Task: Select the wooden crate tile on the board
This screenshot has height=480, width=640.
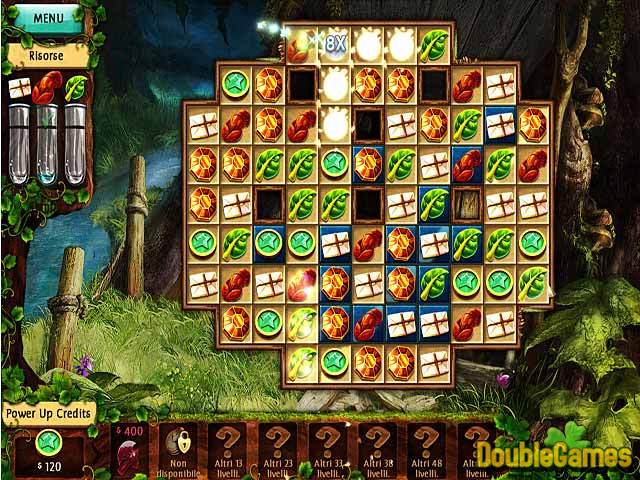Action: pyautogui.click(x=466, y=204)
